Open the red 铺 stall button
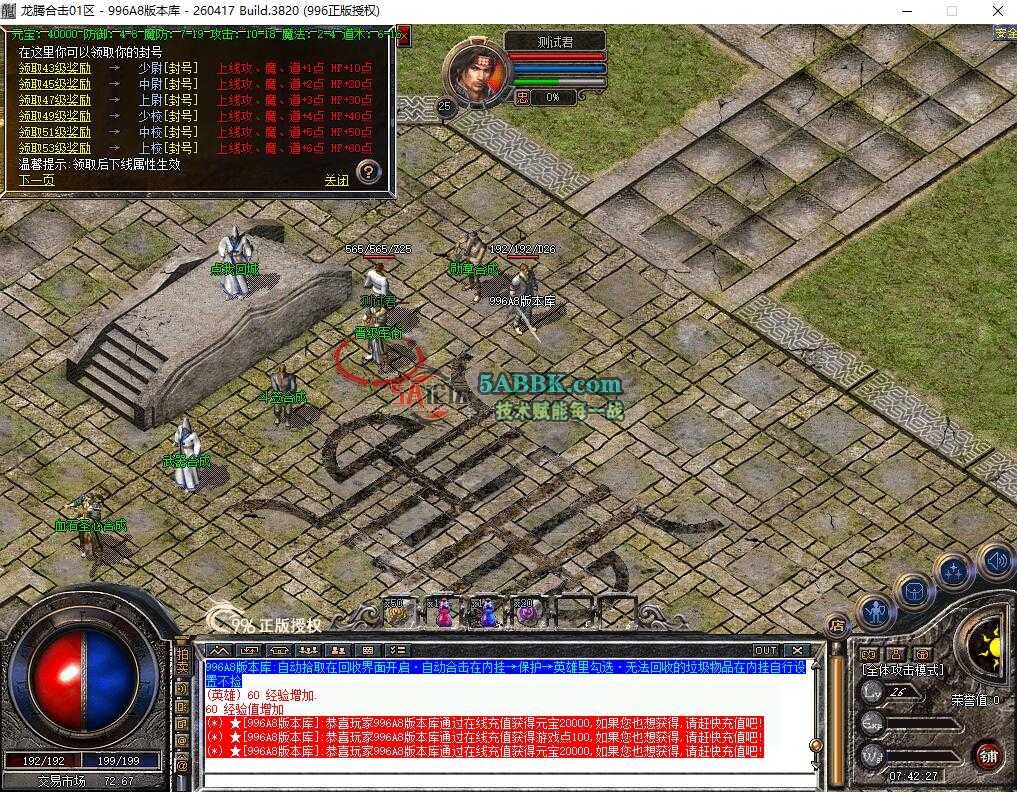Image resolution: width=1017 pixels, height=792 pixels. pos(988,754)
